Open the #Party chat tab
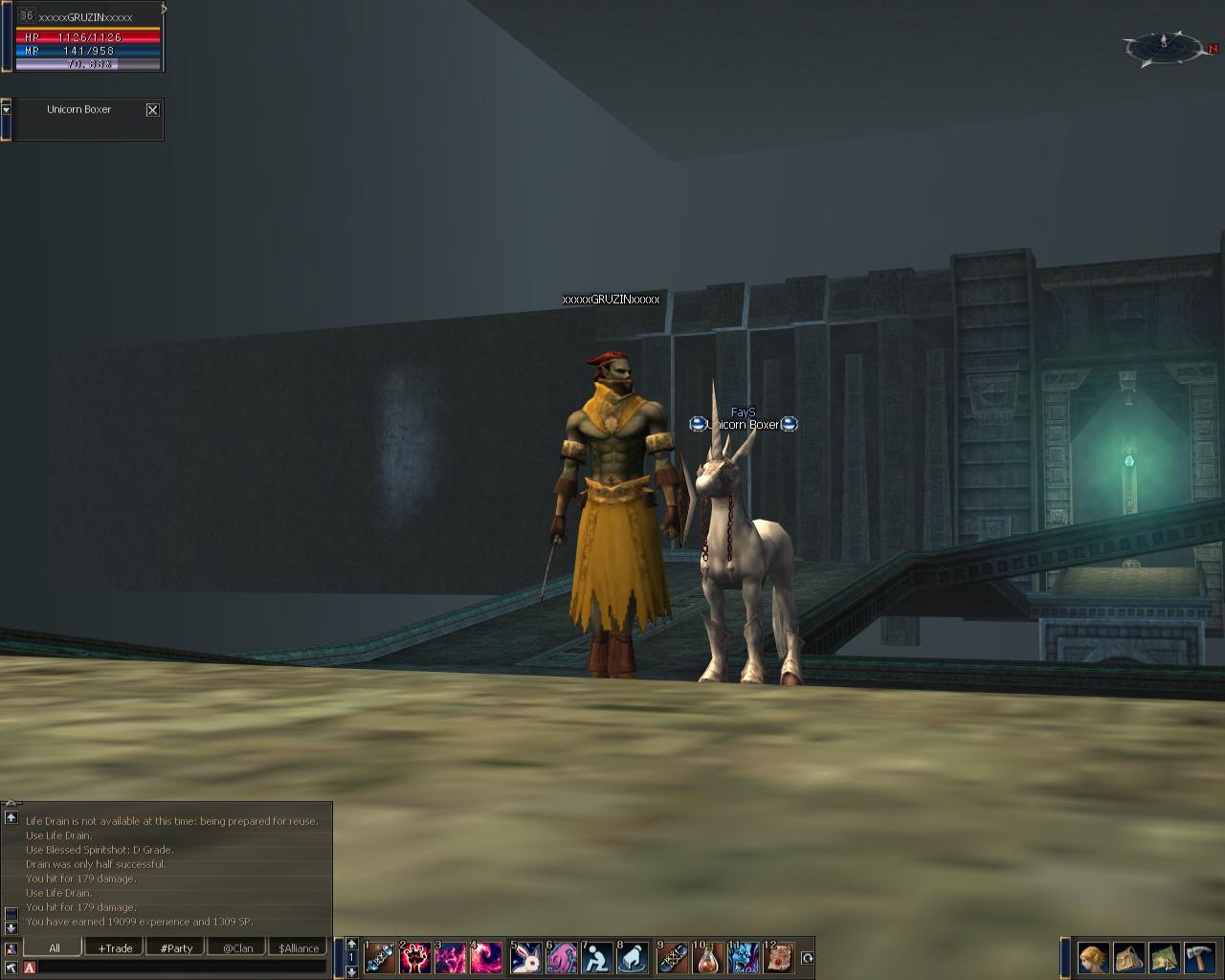The height and width of the screenshot is (980, 1225). coord(176,947)
